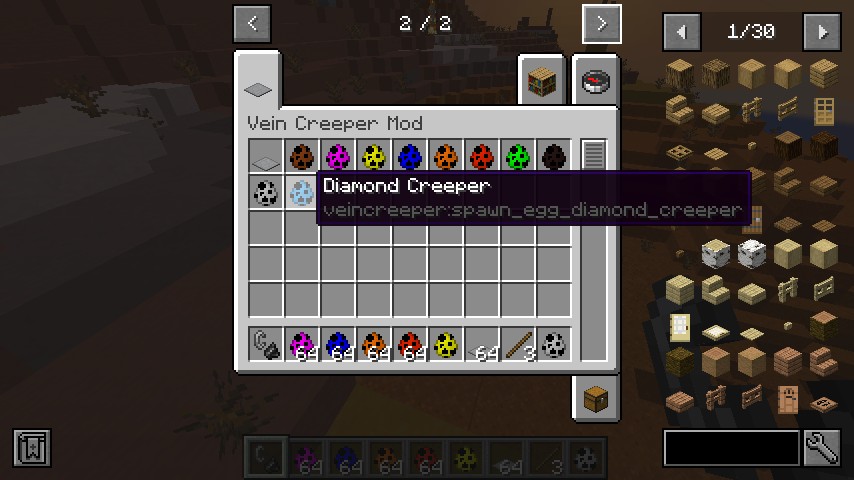Focus the item list search box
Viewport: 854px width, 480px height.
(731, 448)
